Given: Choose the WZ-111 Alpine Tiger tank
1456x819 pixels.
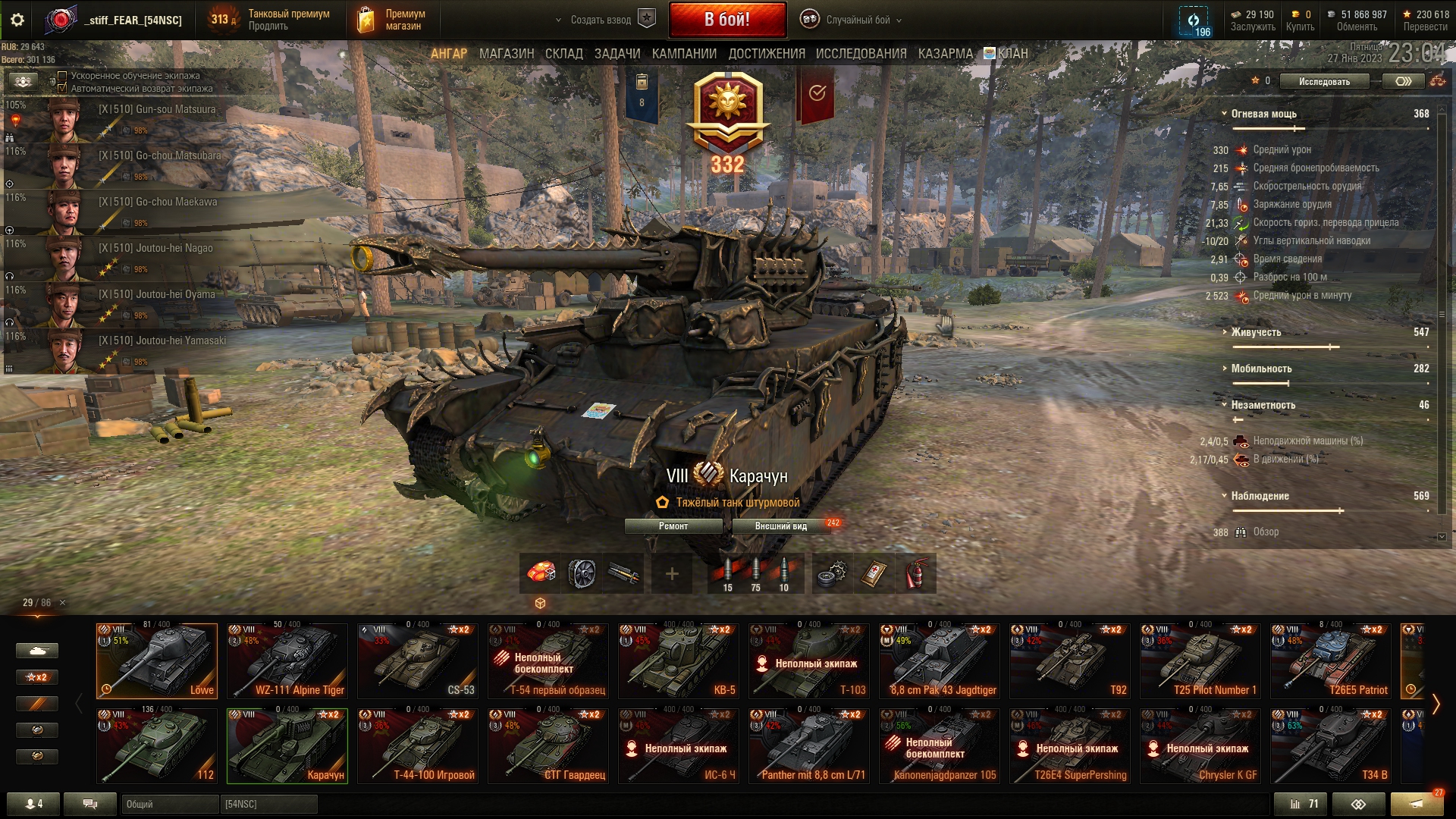Looking at the screenshot, I should [x=287, y=661].
